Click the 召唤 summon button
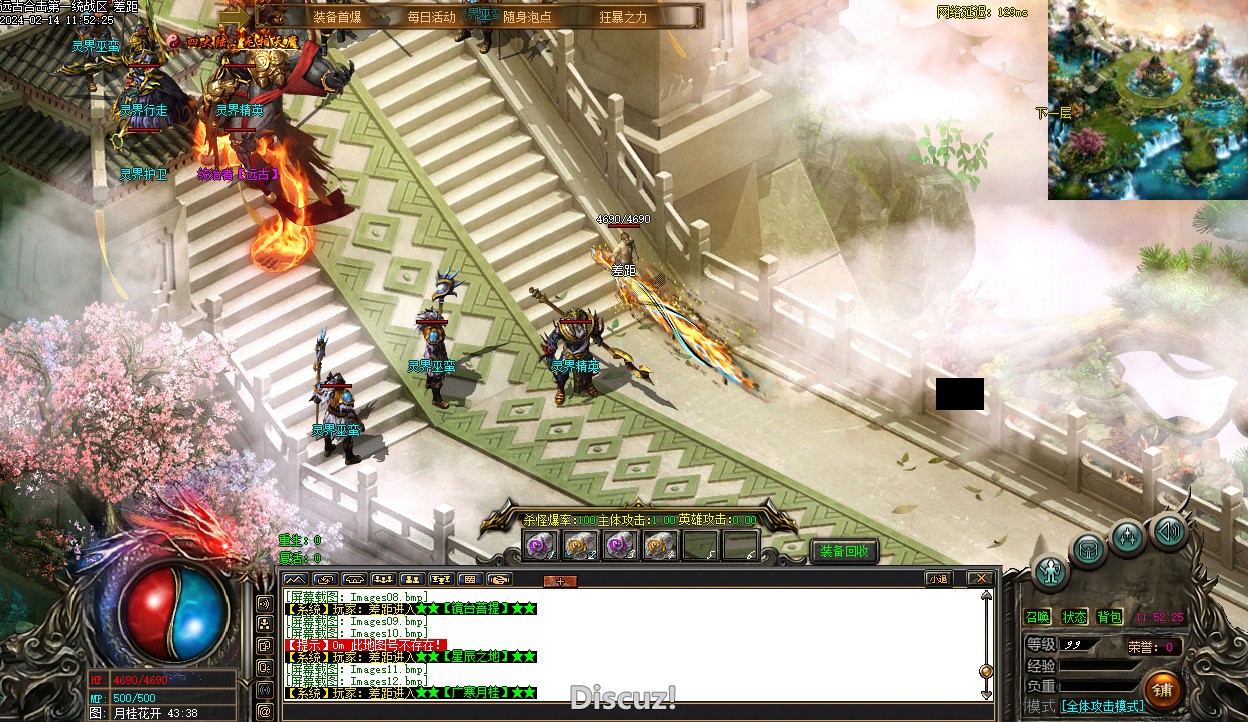1248x722 pixels. click(x=1038, y=617)
